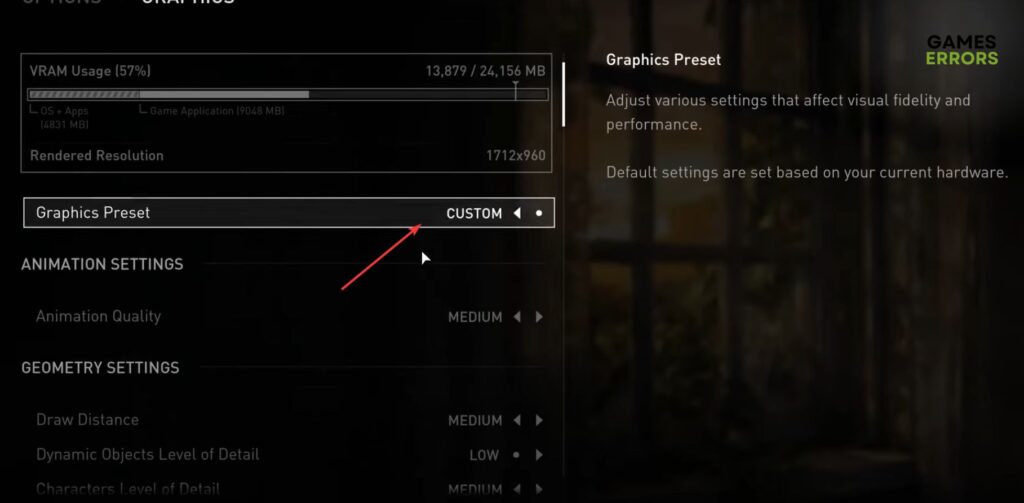This screenshot has height=503, width=1024.
Task: Click the settings list scrollbar
Action: [x=564, y=94]
